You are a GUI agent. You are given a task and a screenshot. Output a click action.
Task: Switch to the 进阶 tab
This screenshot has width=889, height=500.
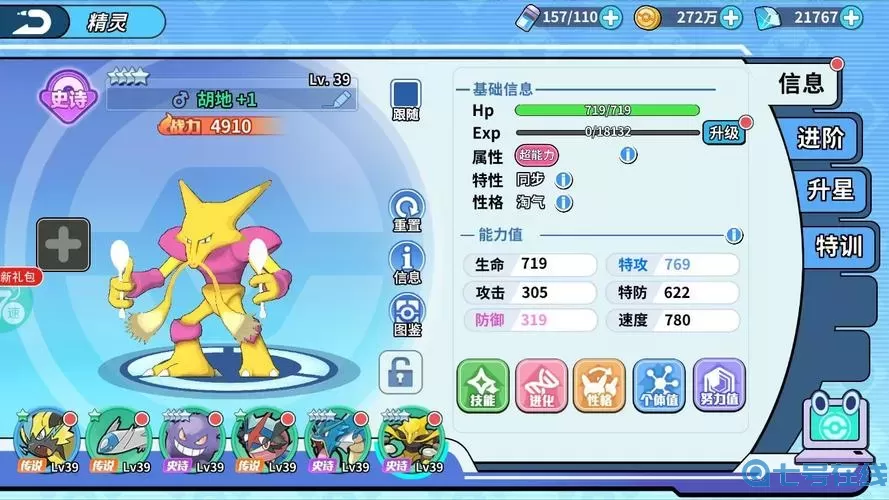click(x=820, y=138)
